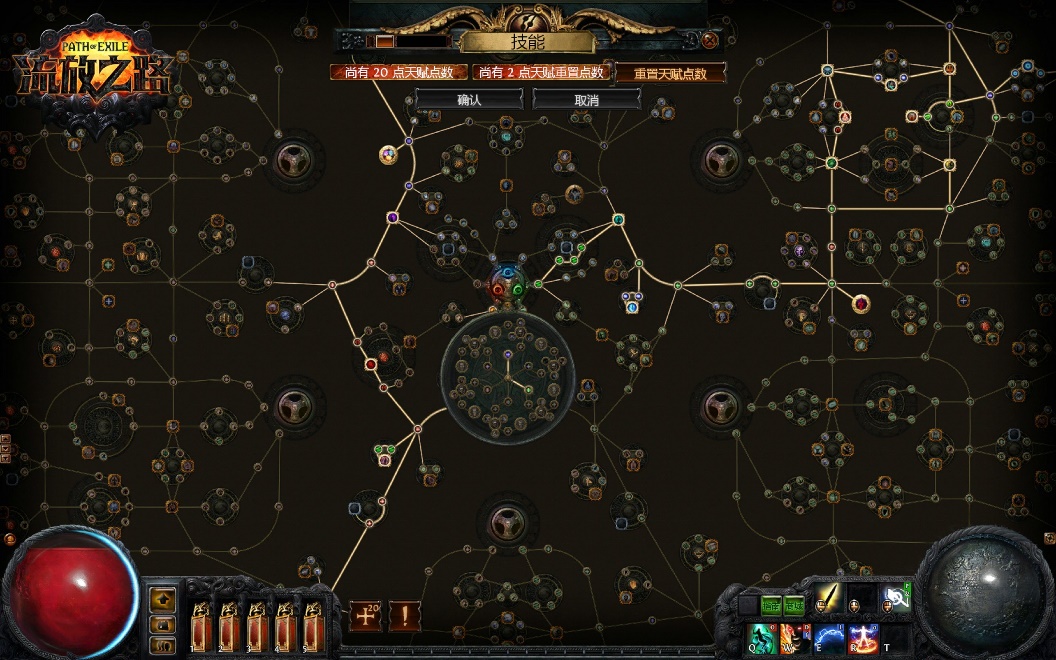Trigger the lightning arc skill on E
1056x660 pixels.
[828, 637]
